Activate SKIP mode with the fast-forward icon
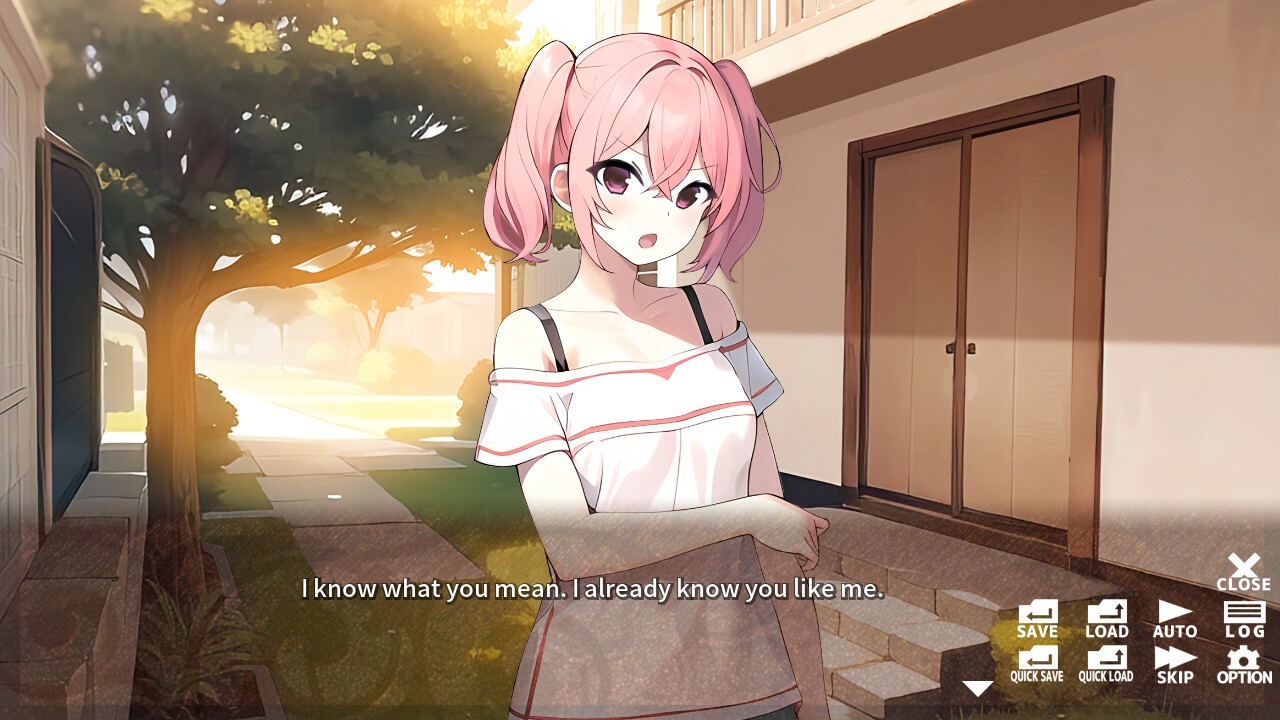 (x=1174, y=665)
